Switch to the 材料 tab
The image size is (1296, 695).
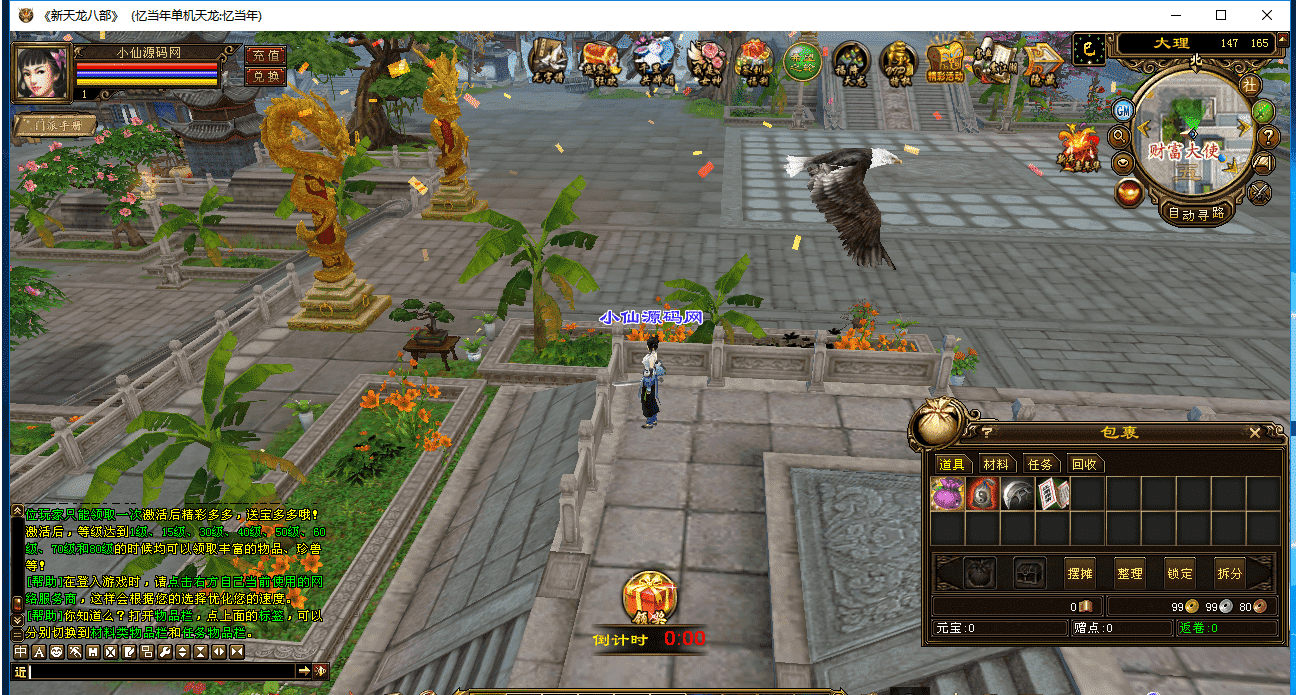(996, 464)
